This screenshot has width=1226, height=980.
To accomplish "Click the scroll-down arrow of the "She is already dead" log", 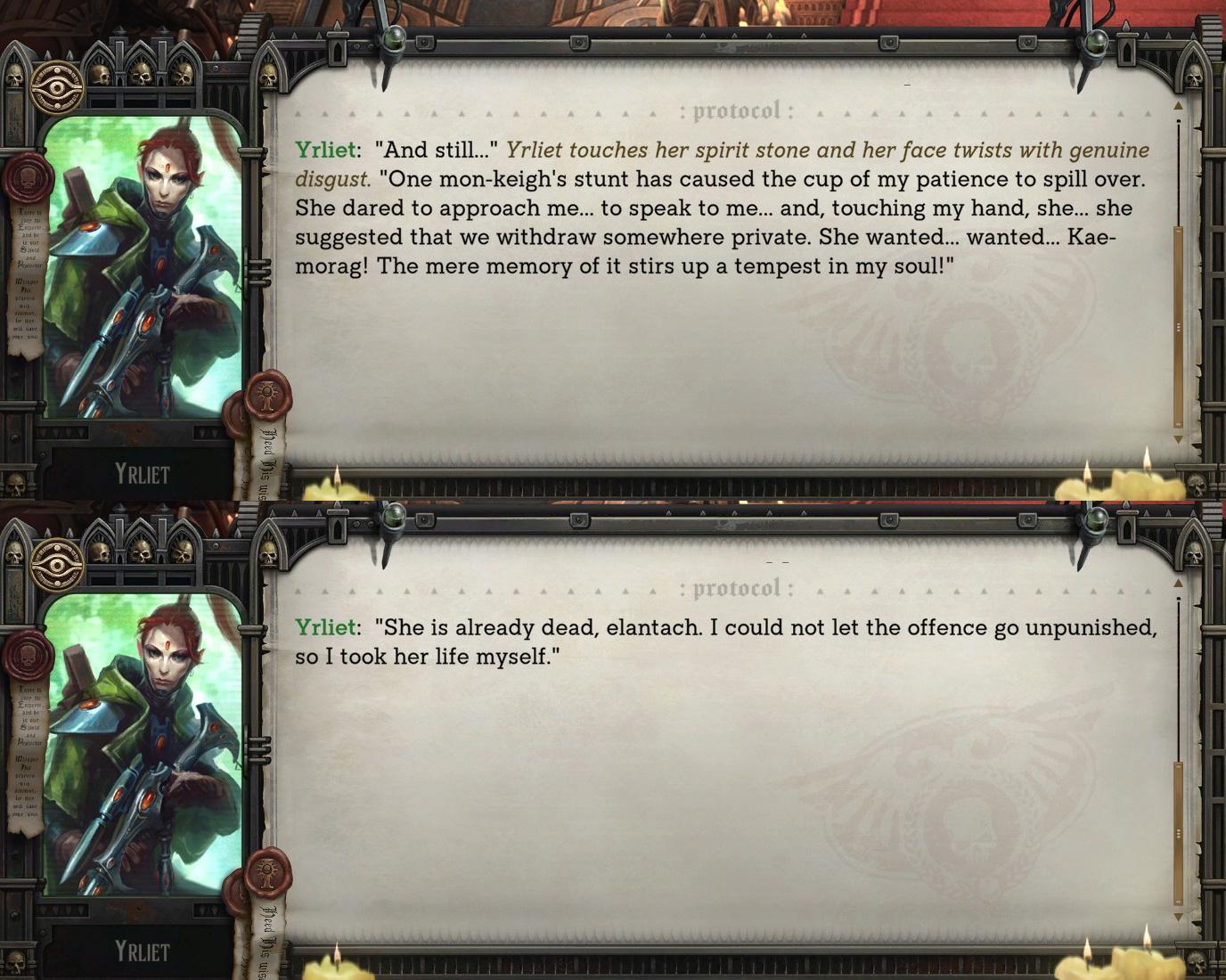I will (x=1178, y=917).
